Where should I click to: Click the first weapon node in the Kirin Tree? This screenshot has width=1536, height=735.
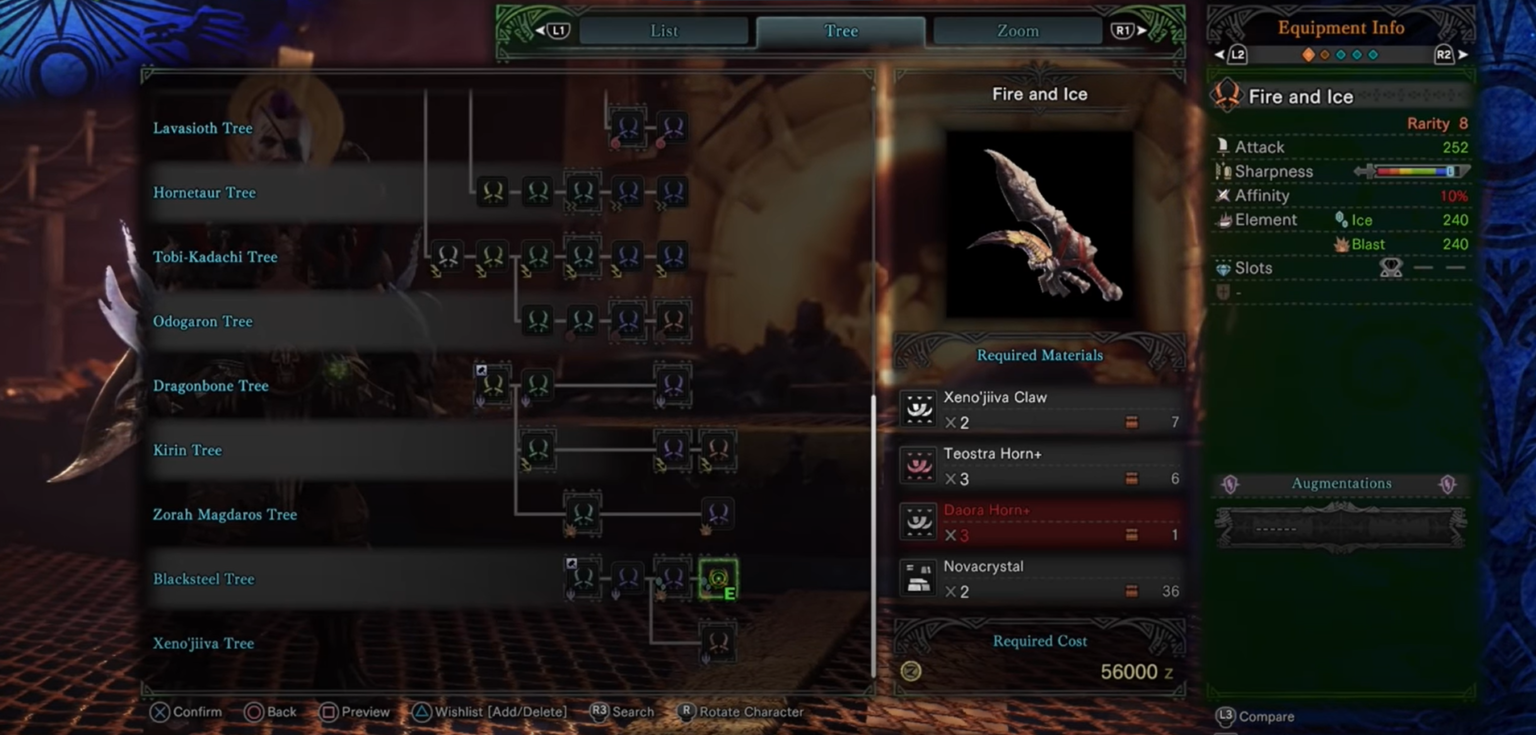point(537,450)
